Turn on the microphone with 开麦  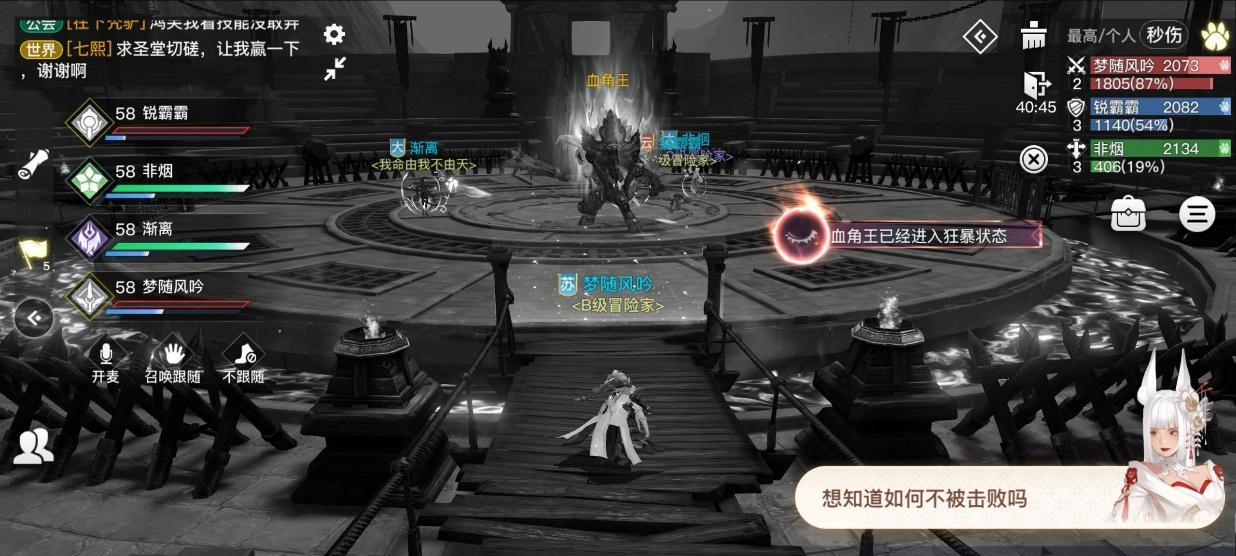[105, 360]
